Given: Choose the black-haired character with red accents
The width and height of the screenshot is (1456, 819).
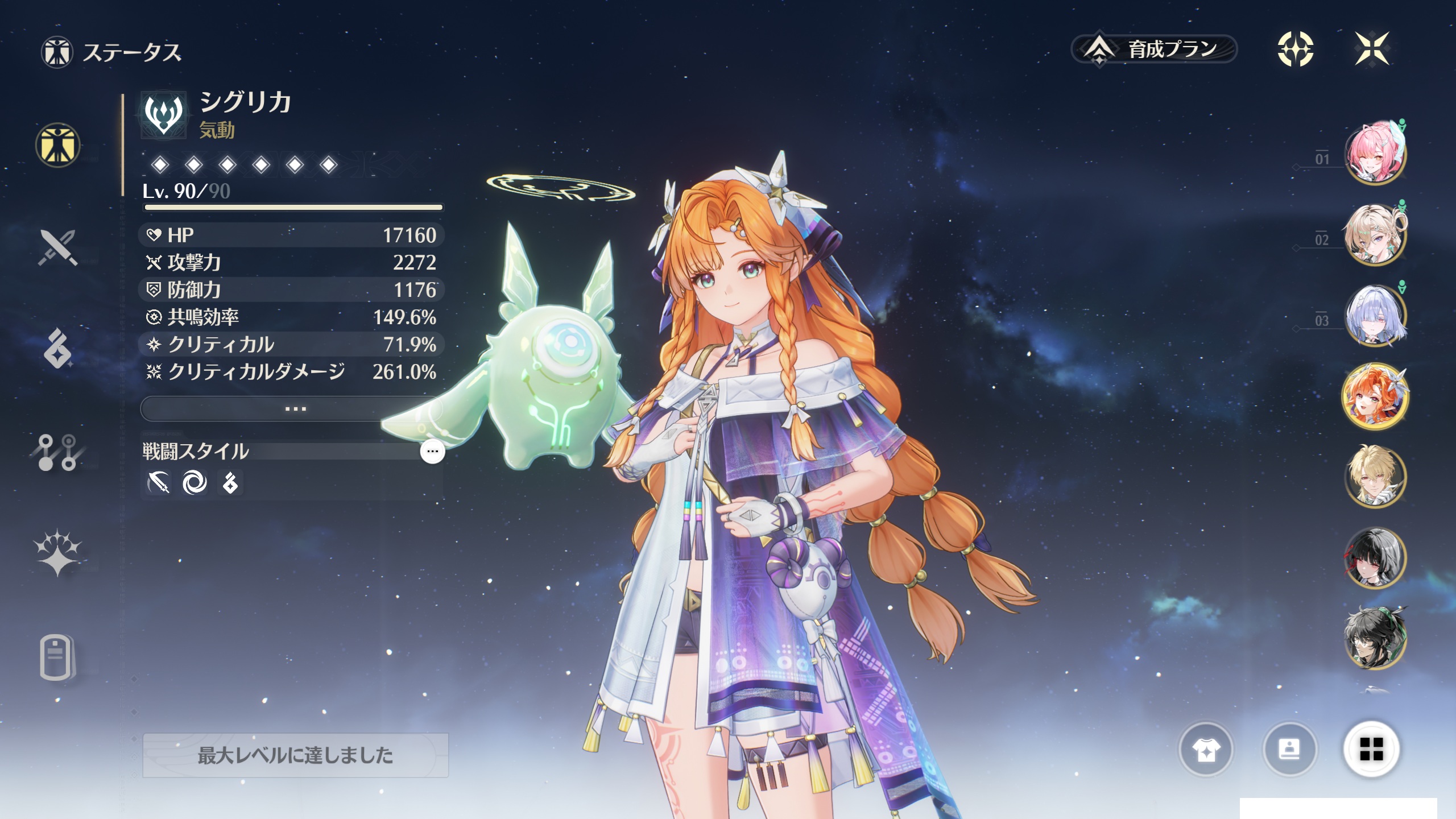Looking at the screenshot, I should pyautogui.click(x=1374, y=558).
